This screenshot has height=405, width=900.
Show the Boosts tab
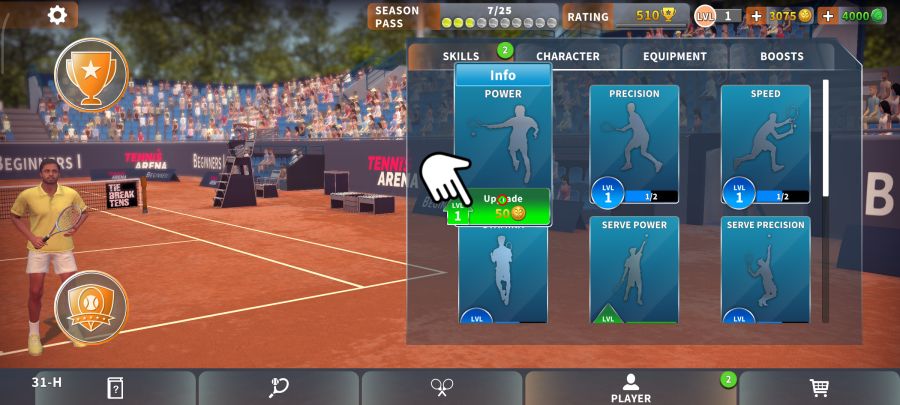(x=781, y=56)
